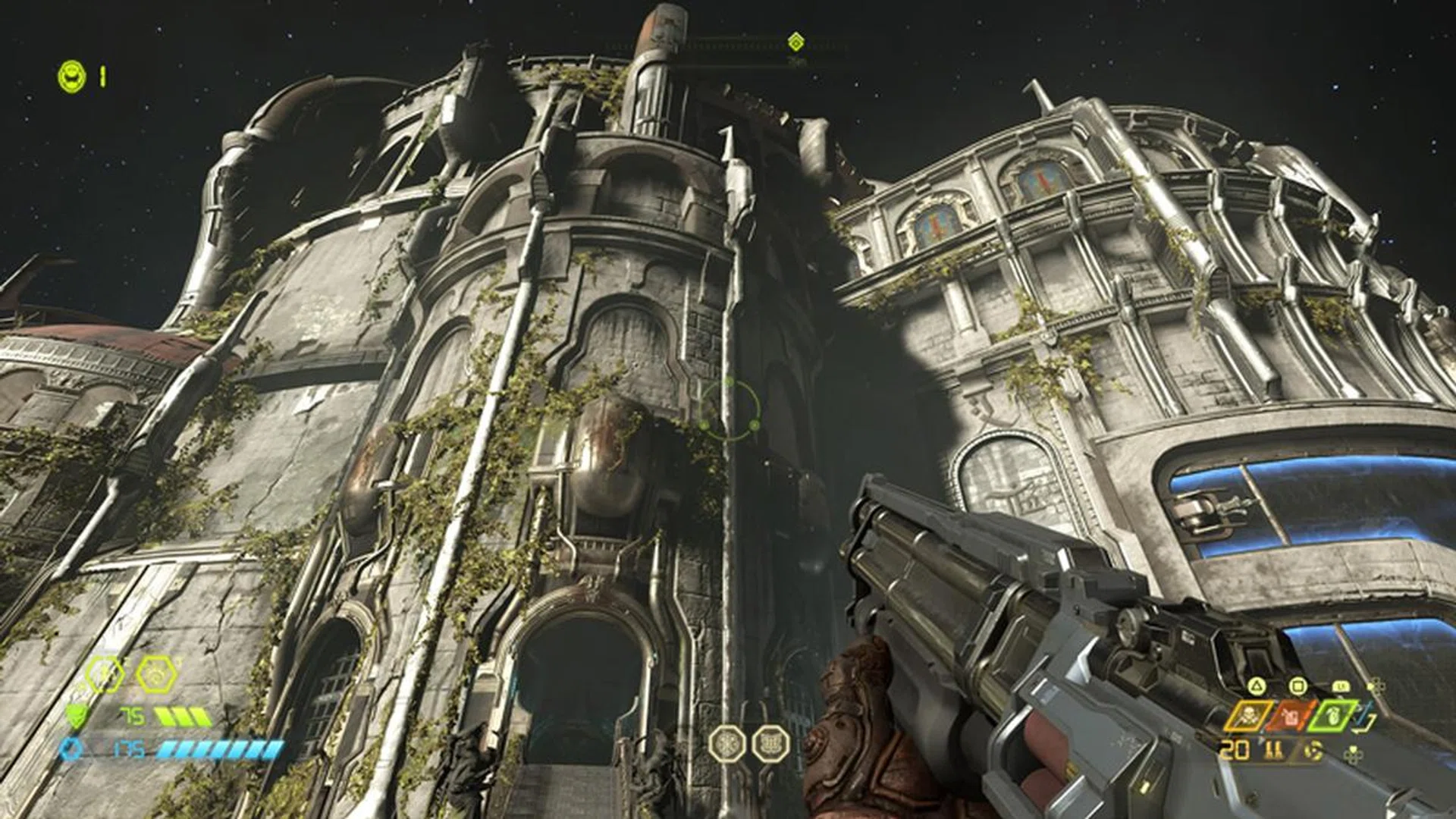Viewport: 1456px width, 819px height.
Task: Select the Flame Belch charge hexagon icon
Action: click(155, 673)
